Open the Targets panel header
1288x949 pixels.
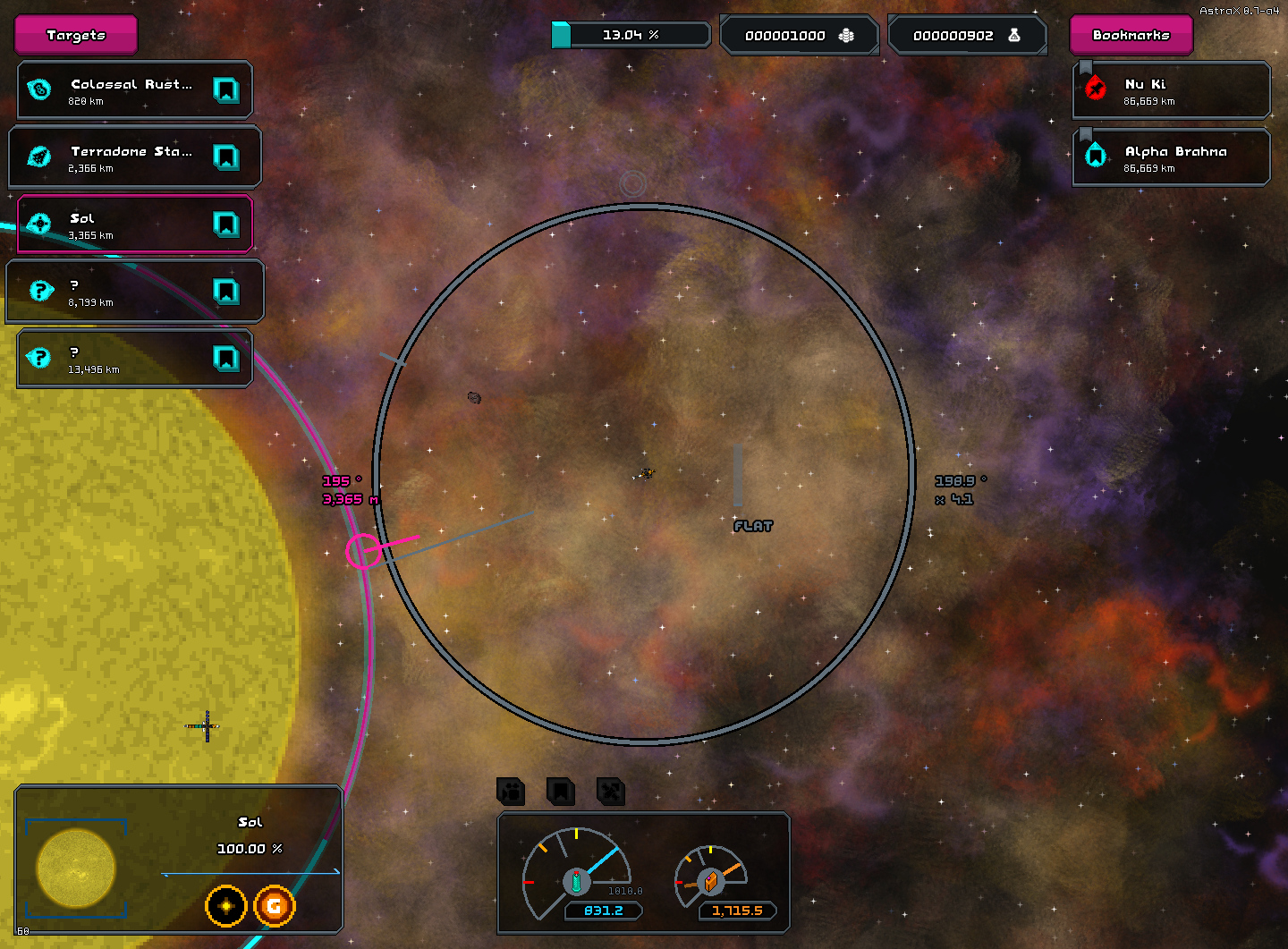click(x=76, y=35)
